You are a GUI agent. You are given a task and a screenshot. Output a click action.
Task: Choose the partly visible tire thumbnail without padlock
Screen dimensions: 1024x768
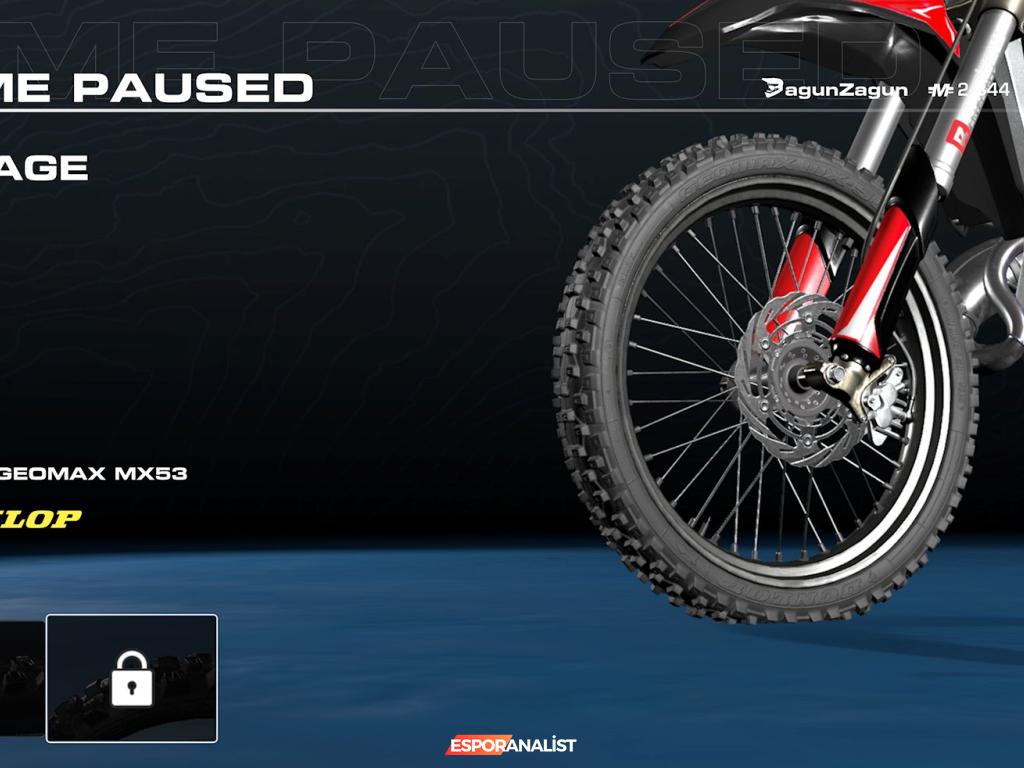[x=20, y=678]
